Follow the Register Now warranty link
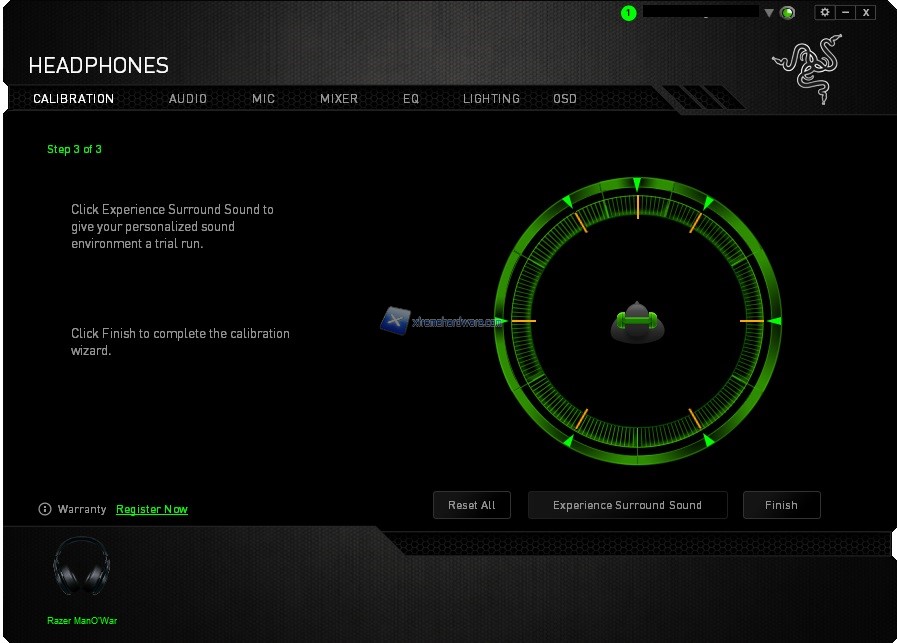This screenshot has height=643, width=897. point(152,509)
